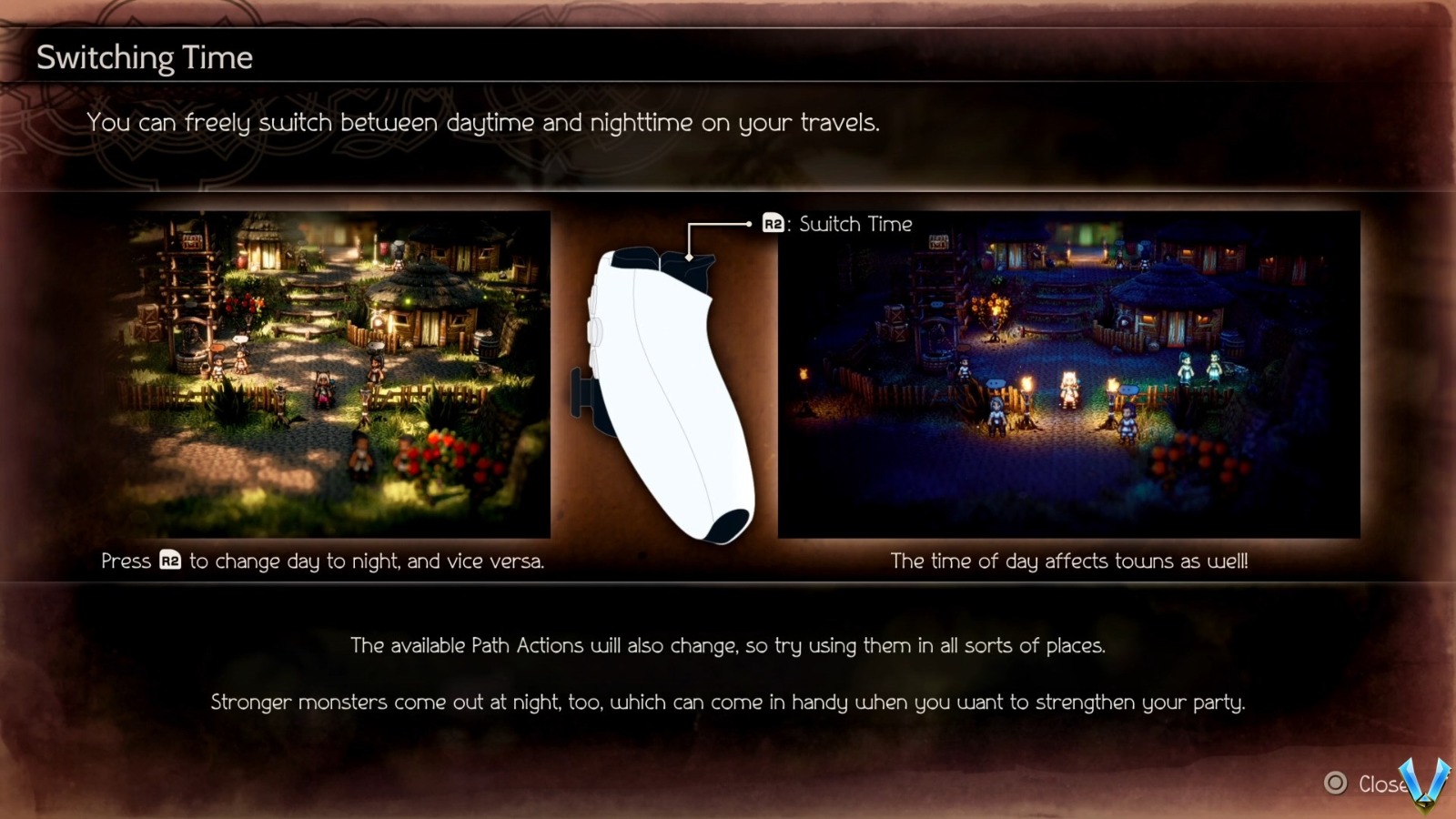Select the daytime and nighttime intro sentence
Viewport: 1456px width, 819px height.
coord(482,122)
